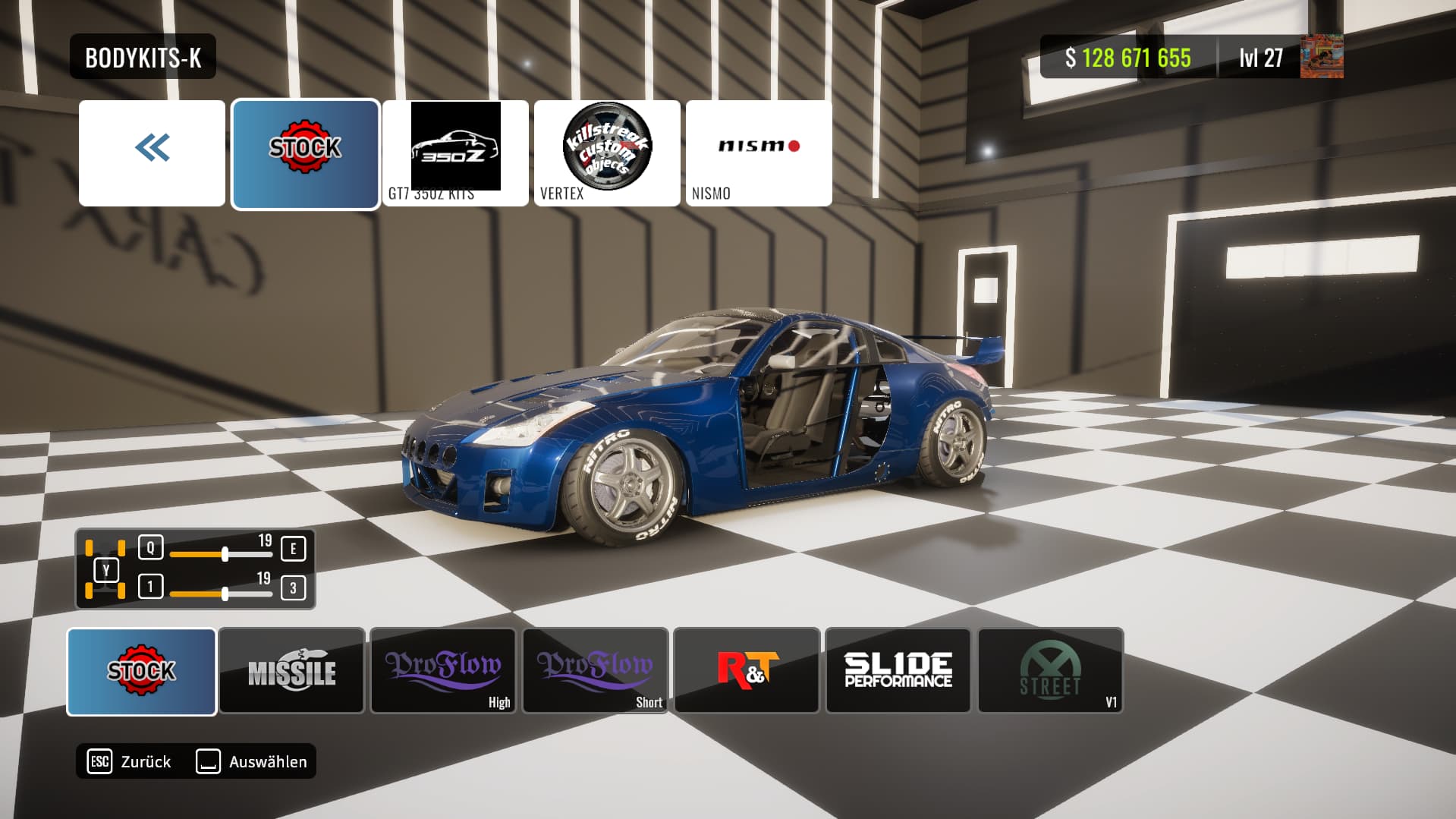Open the player profile avatar
The height and width of the screenshot is (819, 1456).
pyautogui.click(x=1322, y=57)
